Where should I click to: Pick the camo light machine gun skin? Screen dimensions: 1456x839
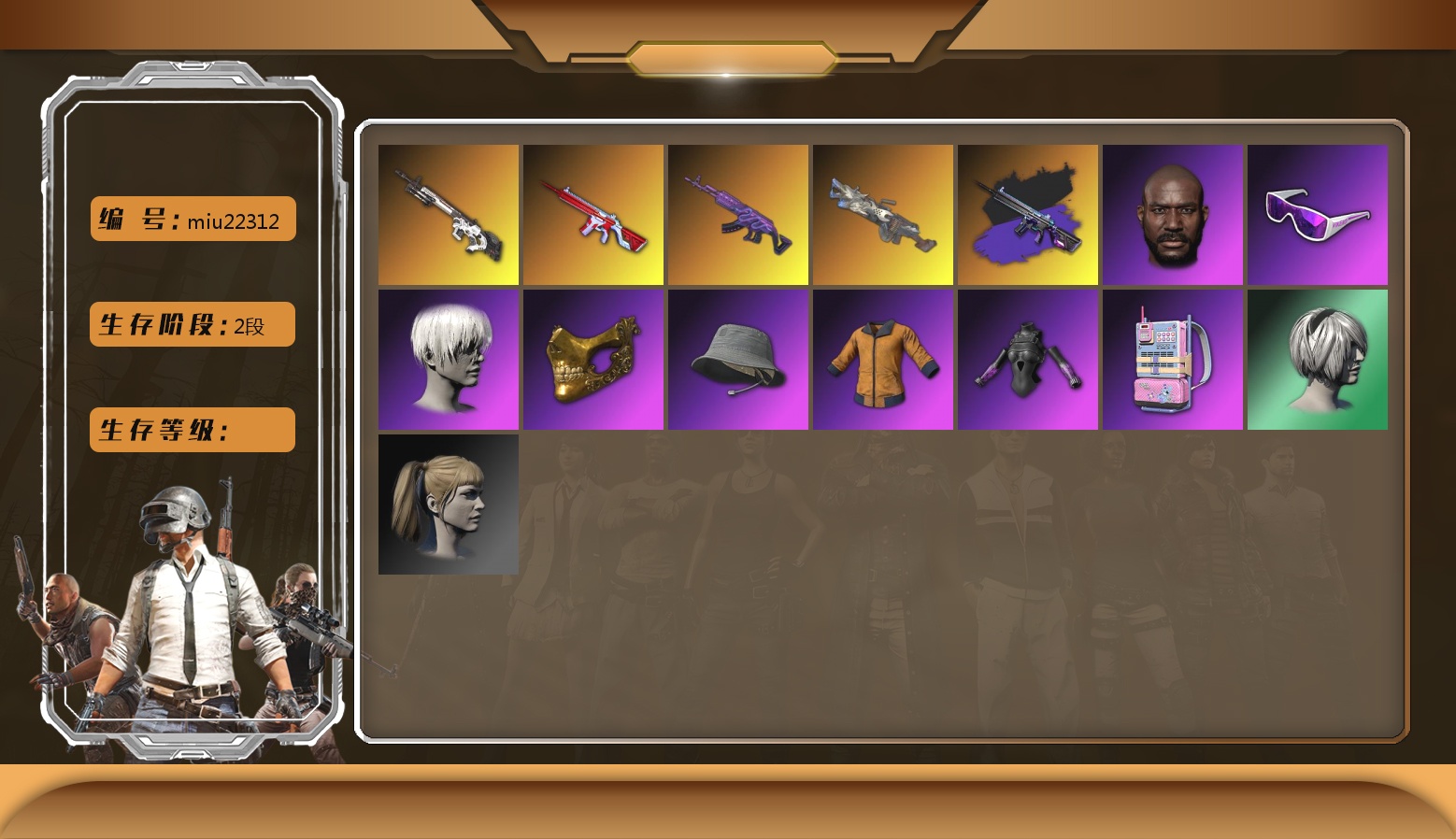coord(883,215)
